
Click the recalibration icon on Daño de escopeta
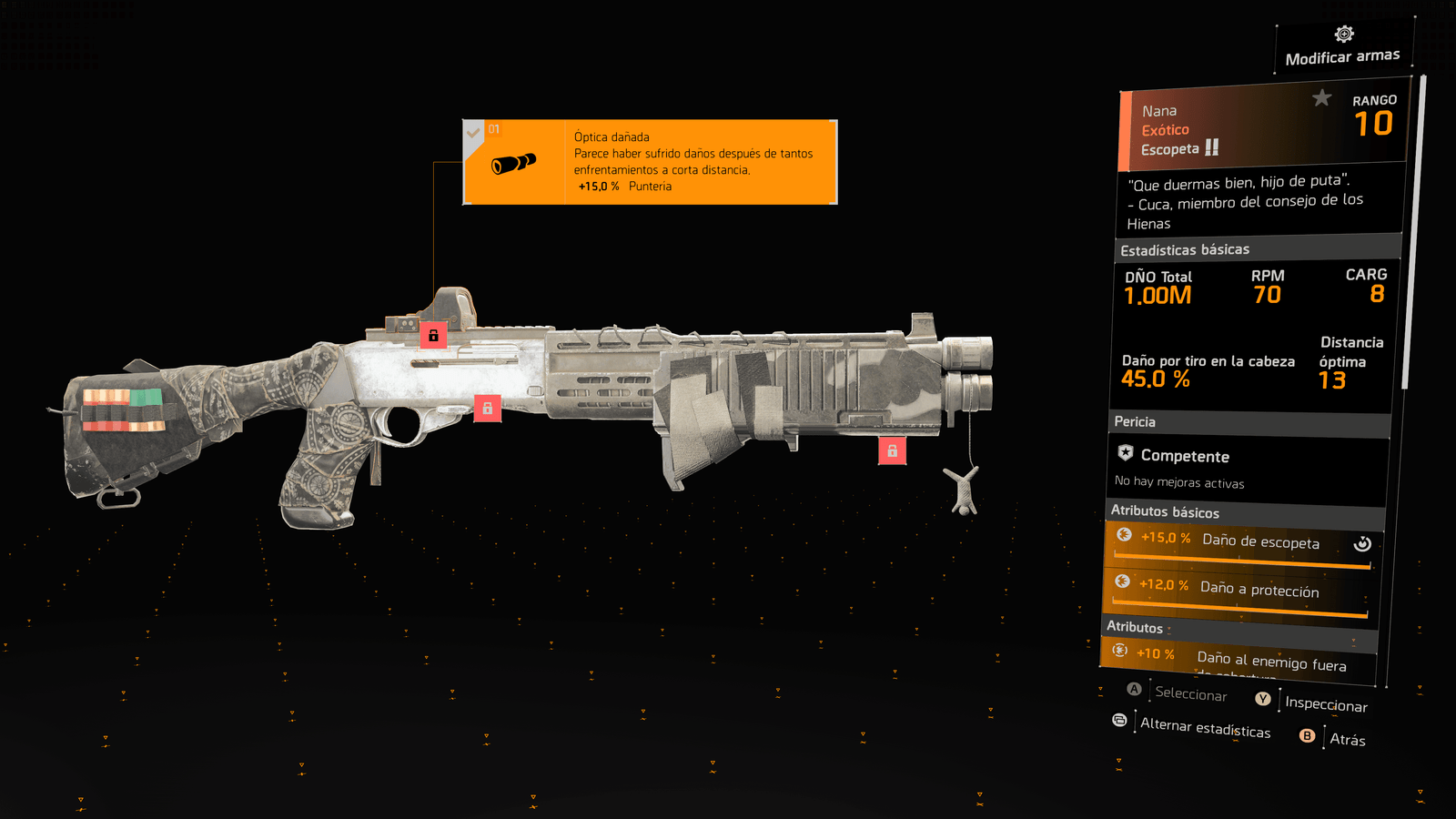pos(1362,543)
